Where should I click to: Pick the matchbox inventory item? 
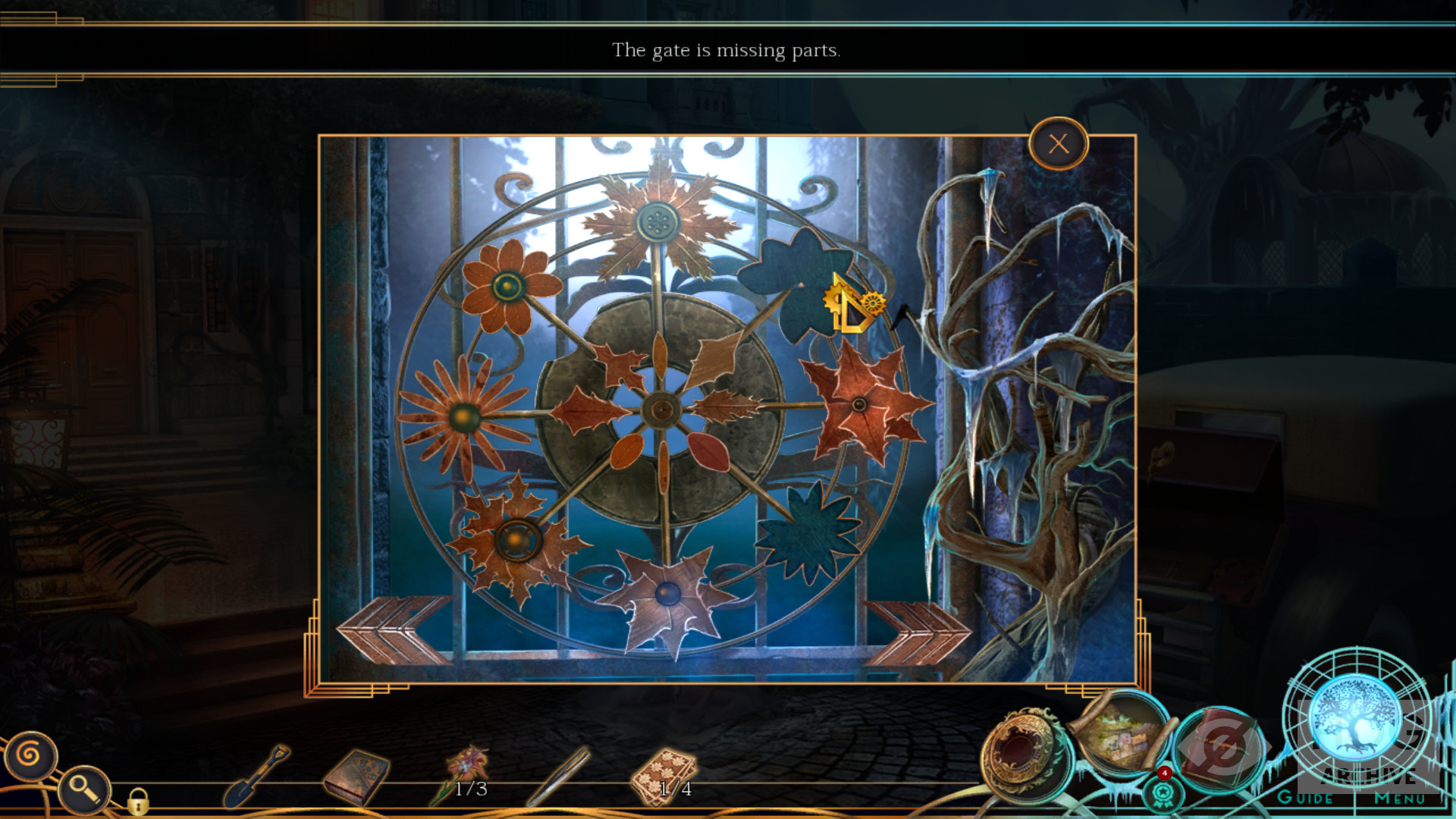click(x=356, y=777)
